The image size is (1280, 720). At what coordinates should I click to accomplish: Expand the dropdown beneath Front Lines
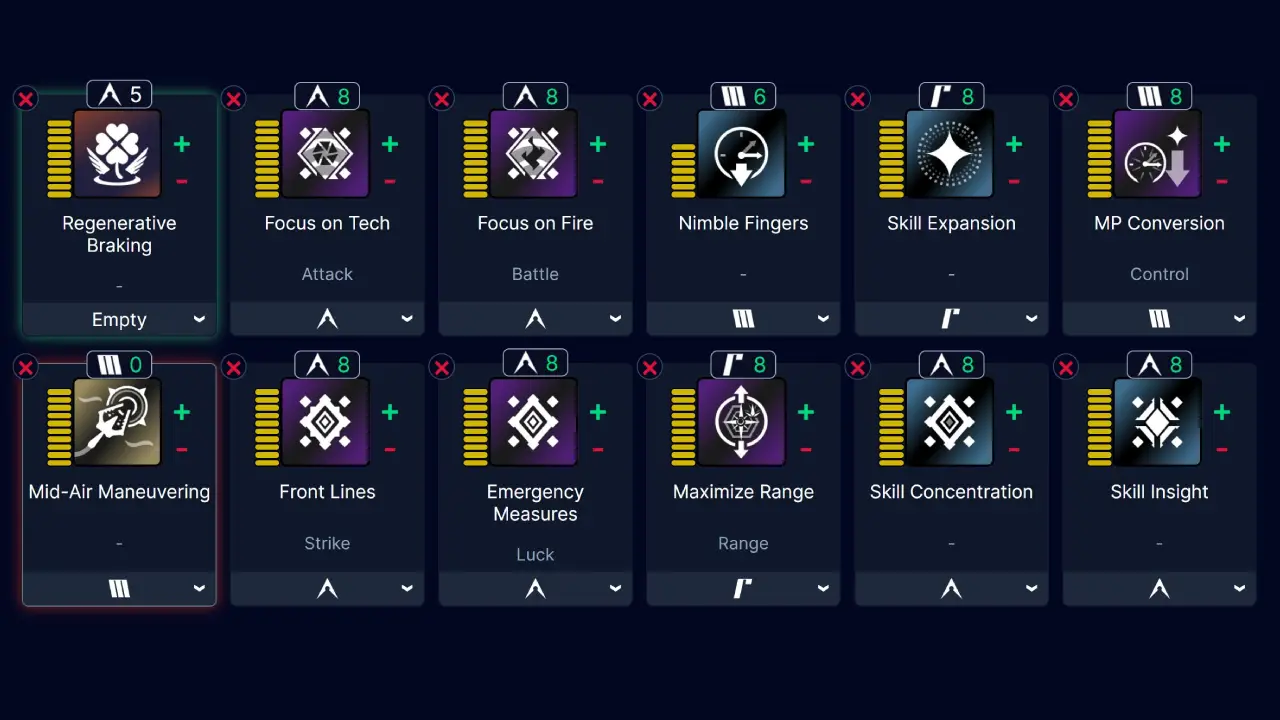(327, 588)
